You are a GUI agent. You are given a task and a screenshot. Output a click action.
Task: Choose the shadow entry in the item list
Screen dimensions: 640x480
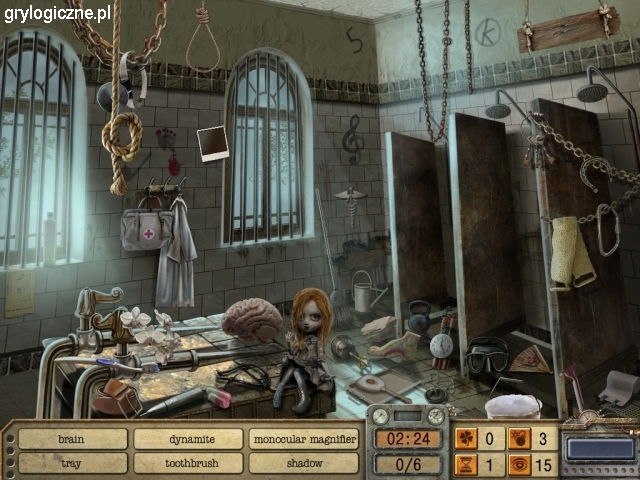point(304,463)
